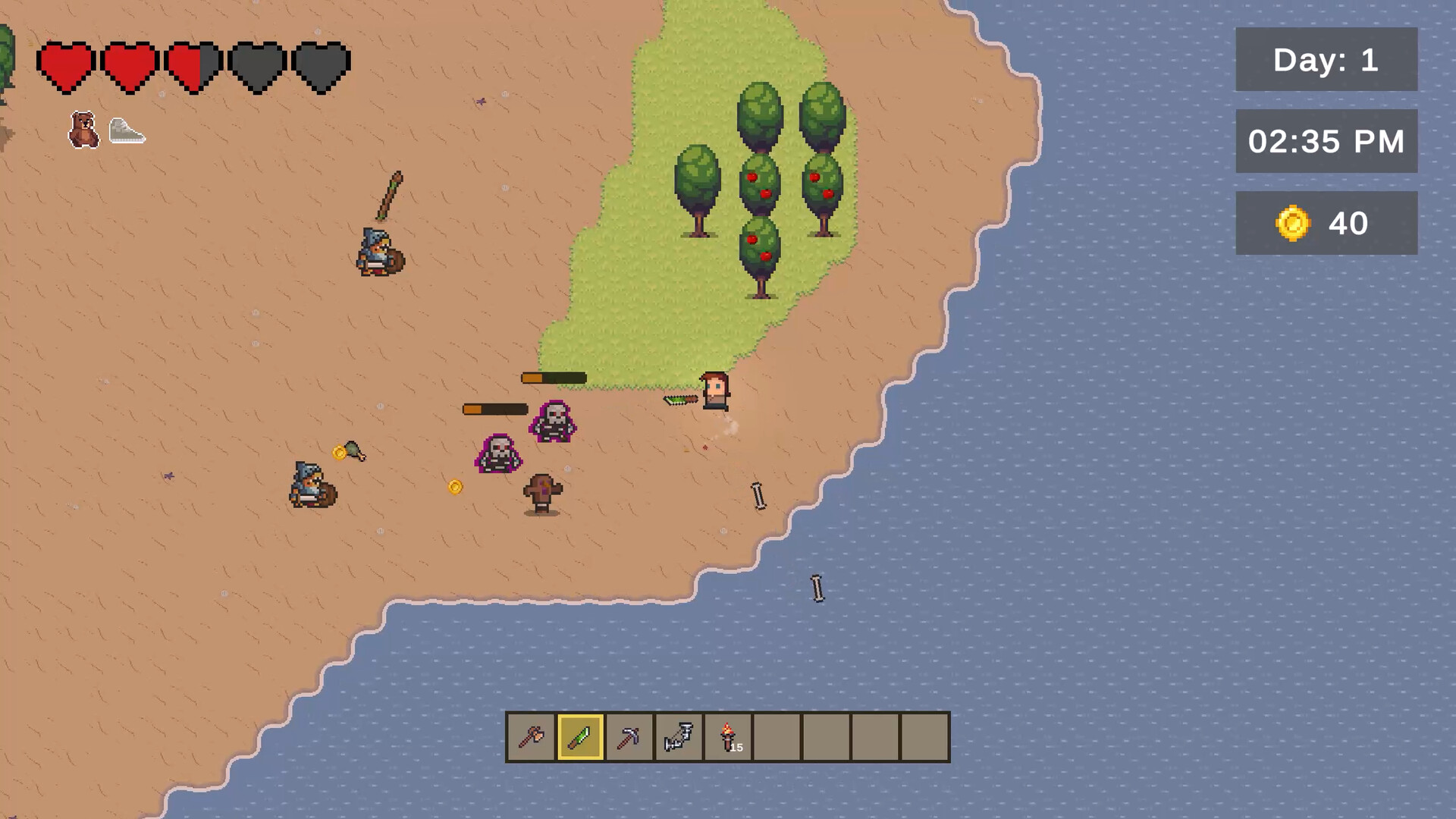Click the sneaker buff icon
Image resolution: width=1456 pixels, height=819 pixels.
tap(127, 130)
